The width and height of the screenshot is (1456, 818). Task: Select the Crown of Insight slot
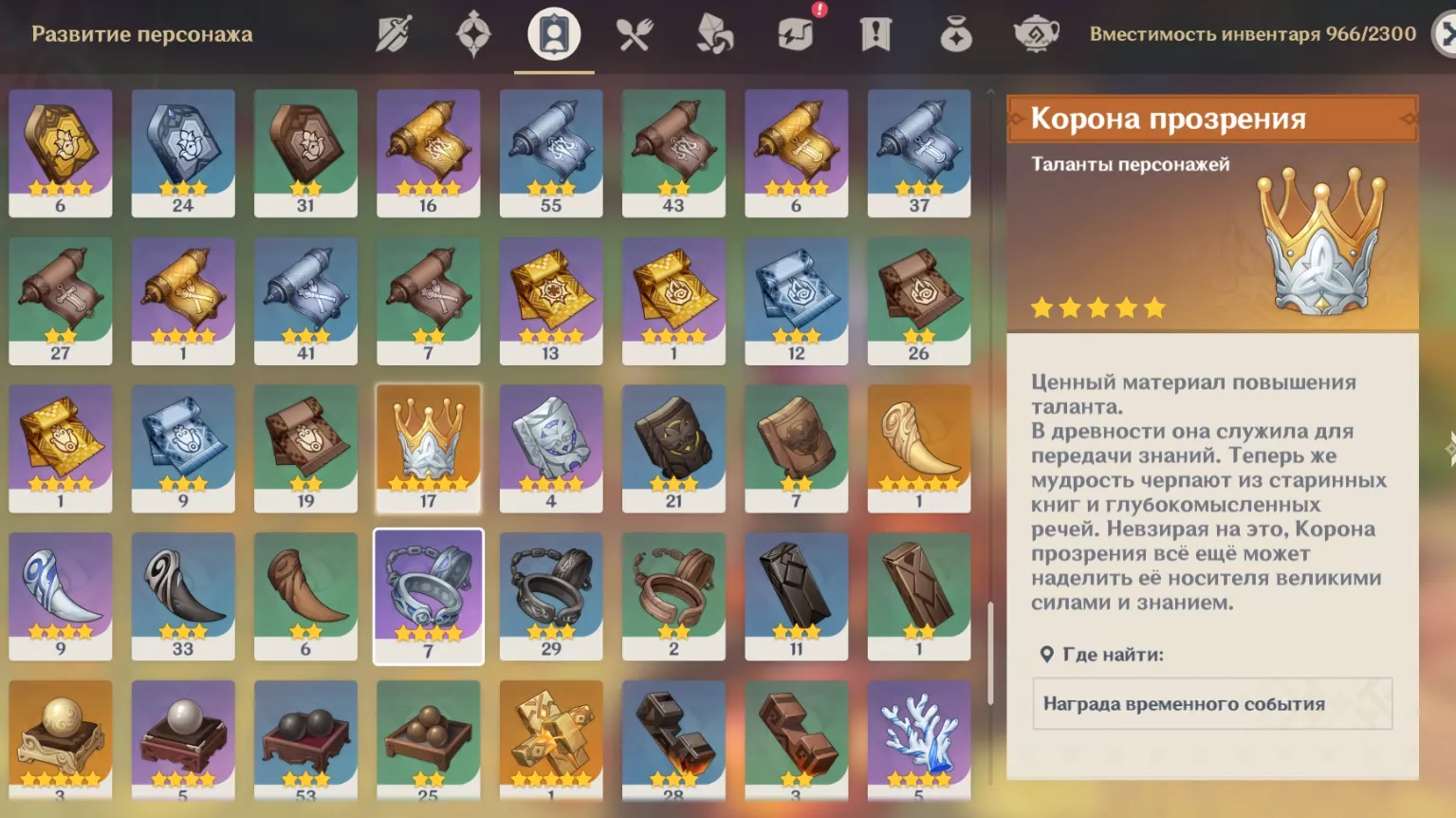tap(429, 448)
